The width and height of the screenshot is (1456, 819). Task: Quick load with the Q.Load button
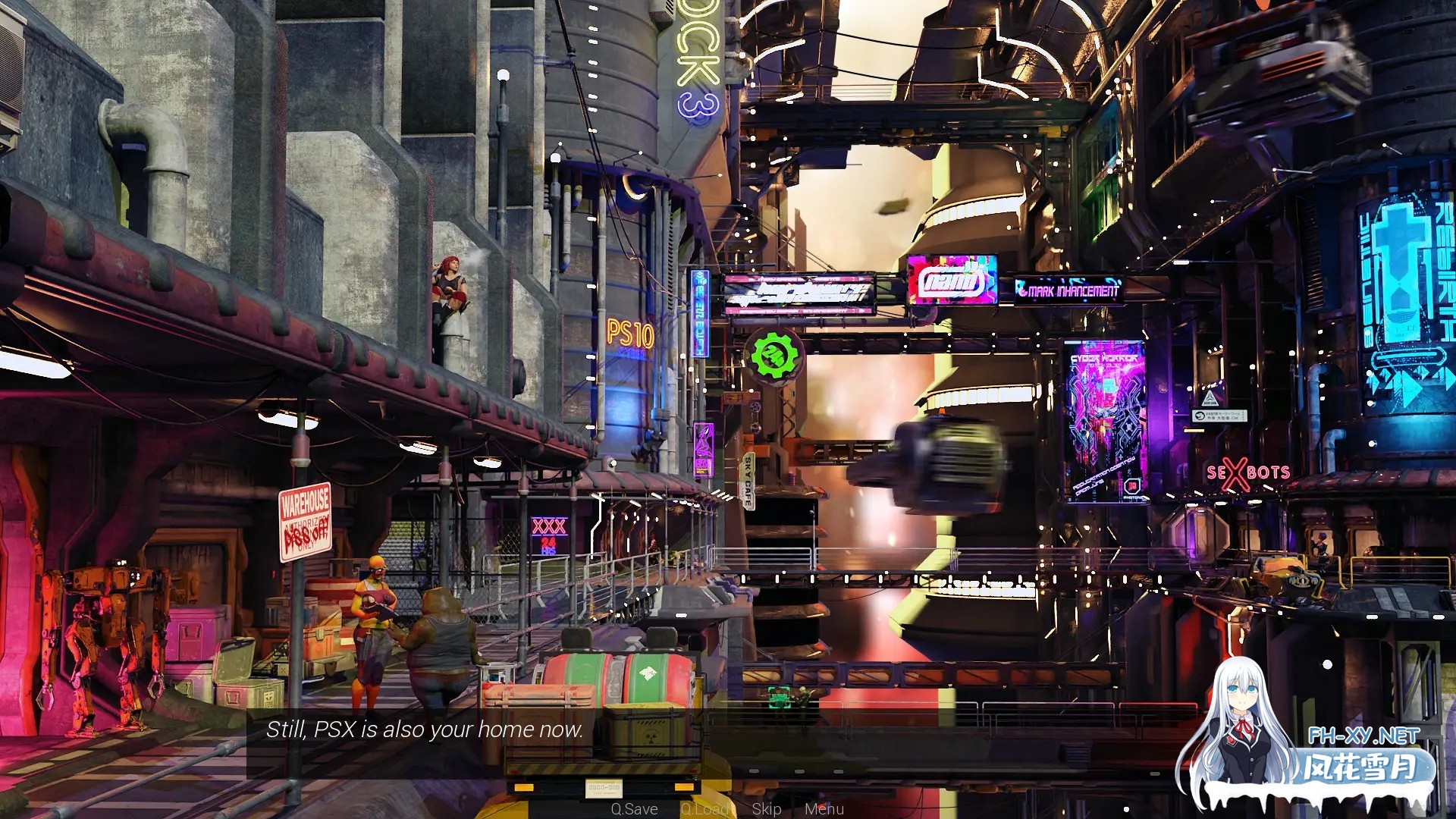[704, 809]
